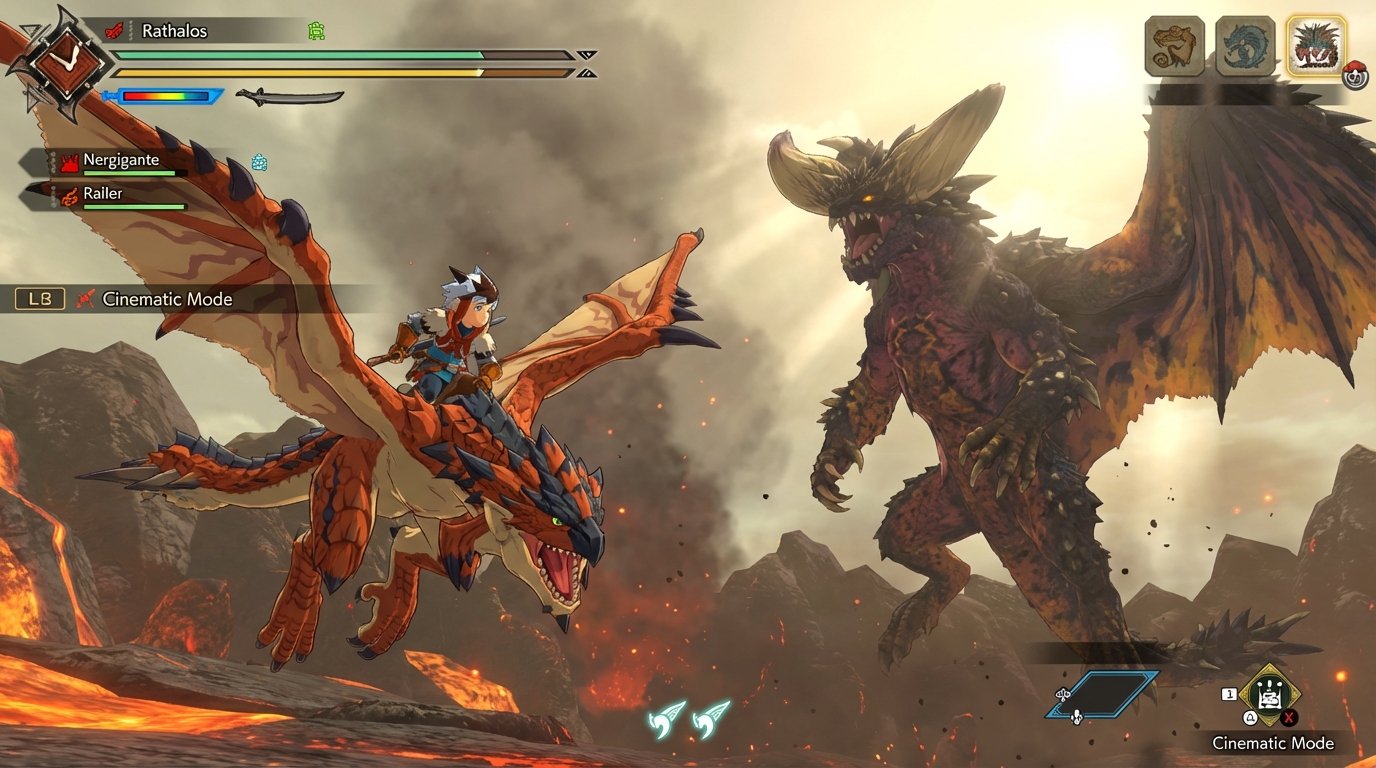
Task: Click the blue crystal icon near Nergigante
Action: [258, 161]
